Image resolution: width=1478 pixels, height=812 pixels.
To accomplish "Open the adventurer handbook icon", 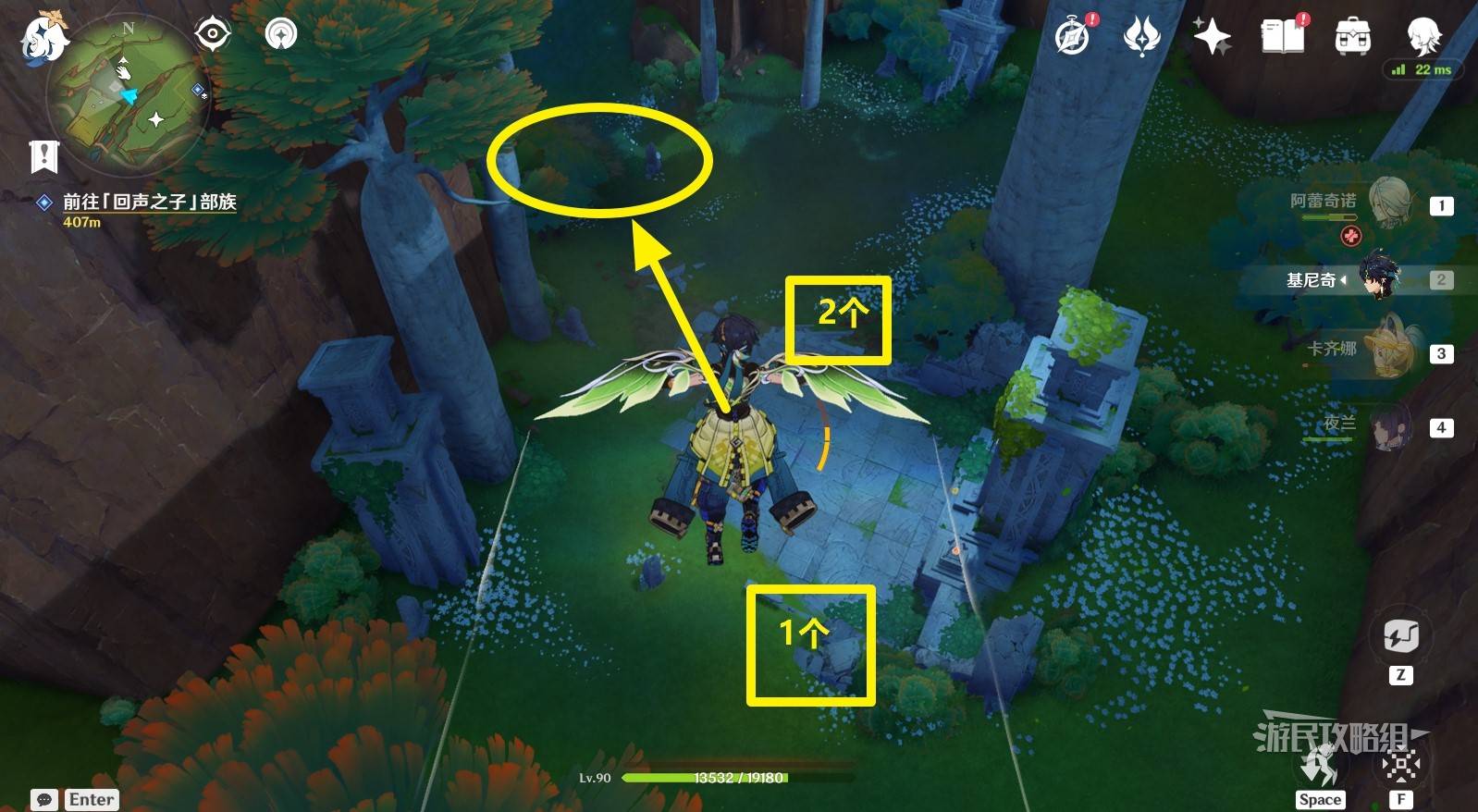I will click(x=1282, y=37).
